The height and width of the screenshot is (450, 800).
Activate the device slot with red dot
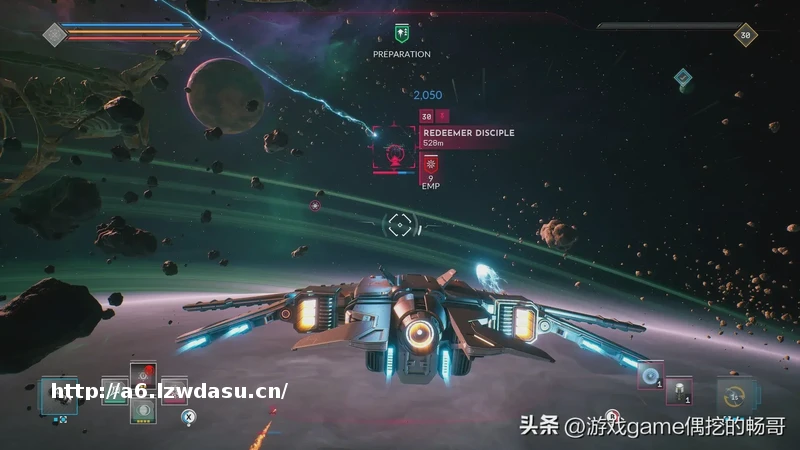(x=145, y=376)
